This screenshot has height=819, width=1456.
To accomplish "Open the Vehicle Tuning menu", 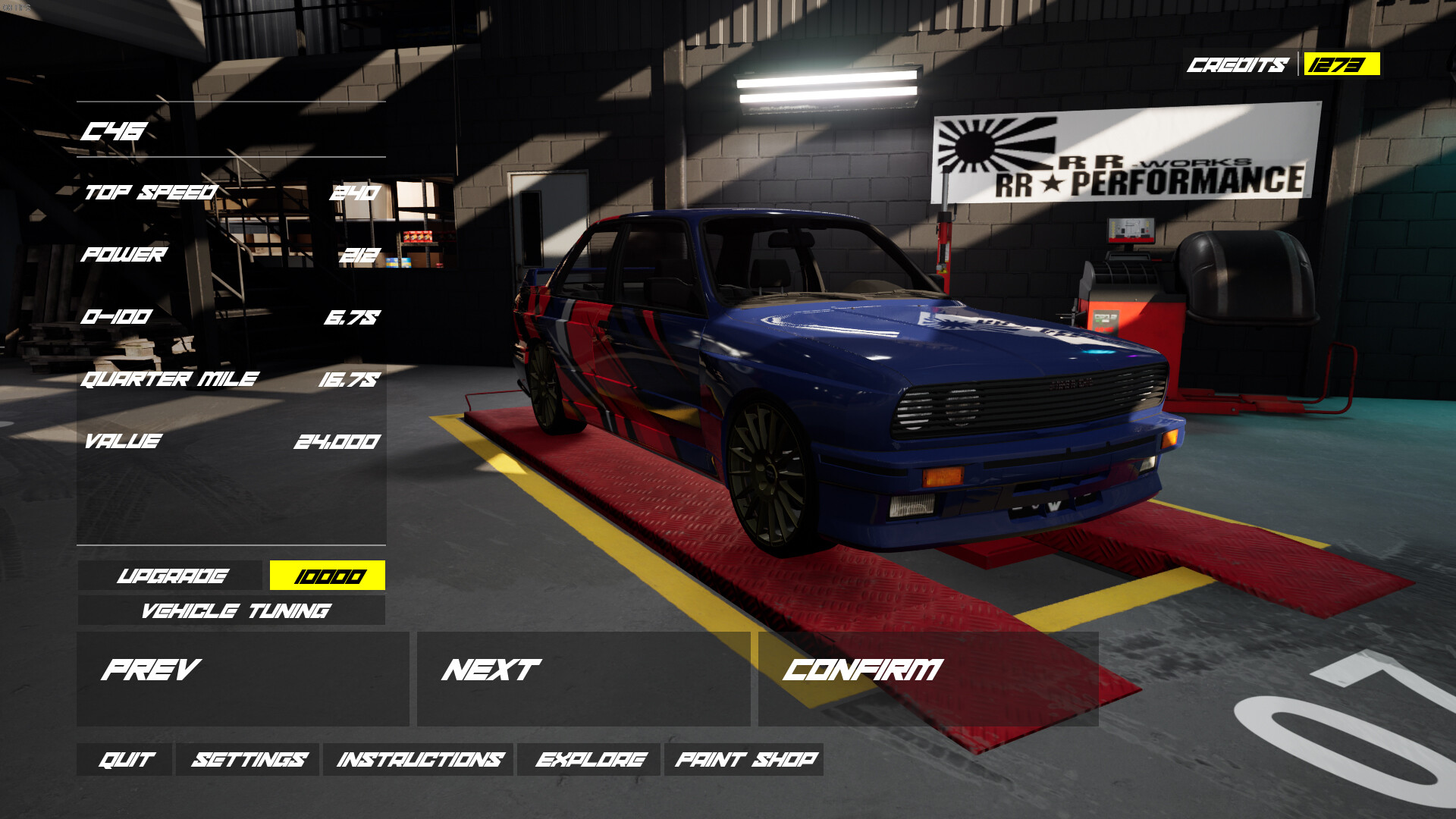I will click(227, 610).
